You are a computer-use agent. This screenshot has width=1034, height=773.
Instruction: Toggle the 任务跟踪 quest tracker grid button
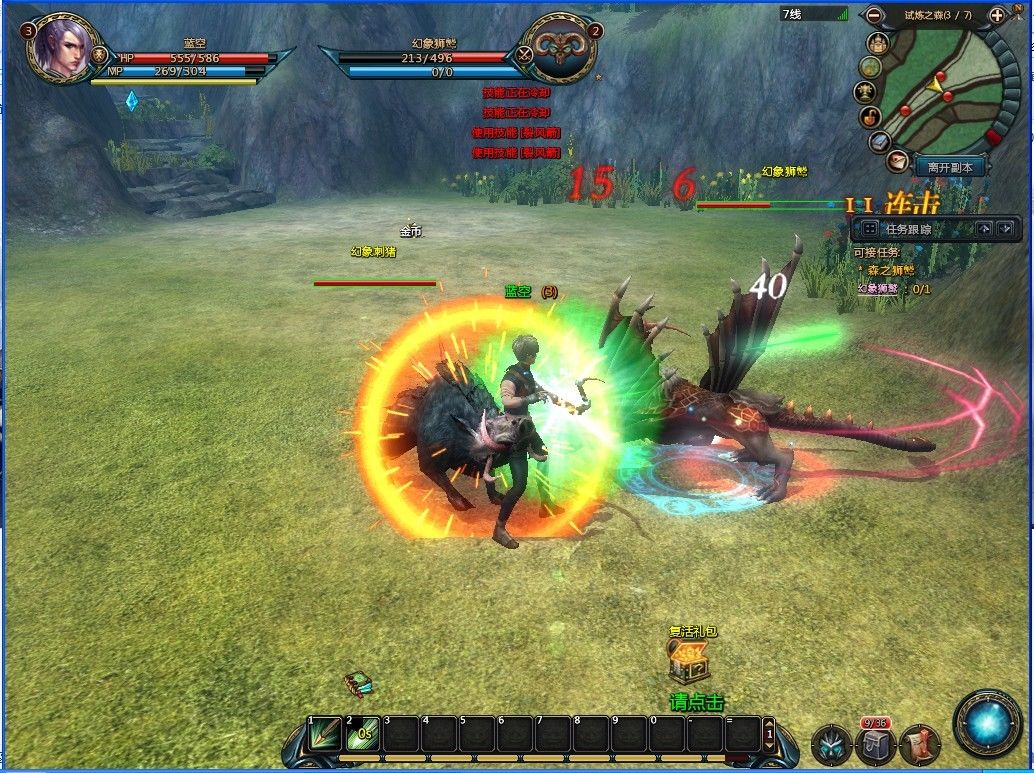[869, 229]
